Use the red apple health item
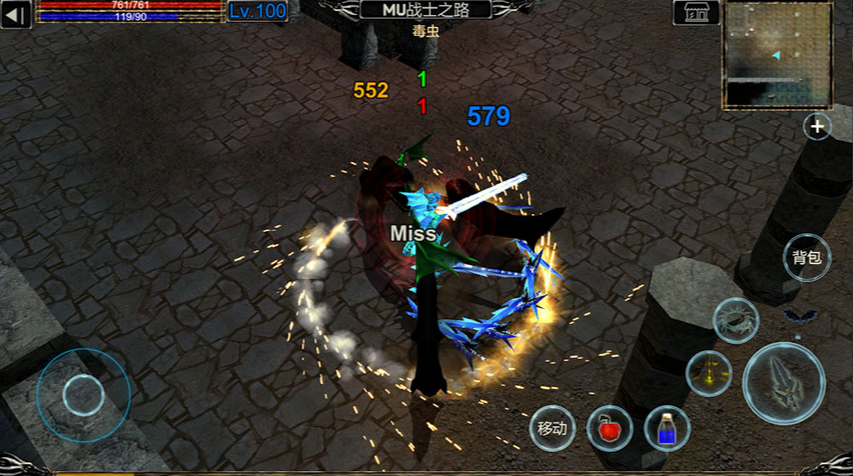 (609, 429)
